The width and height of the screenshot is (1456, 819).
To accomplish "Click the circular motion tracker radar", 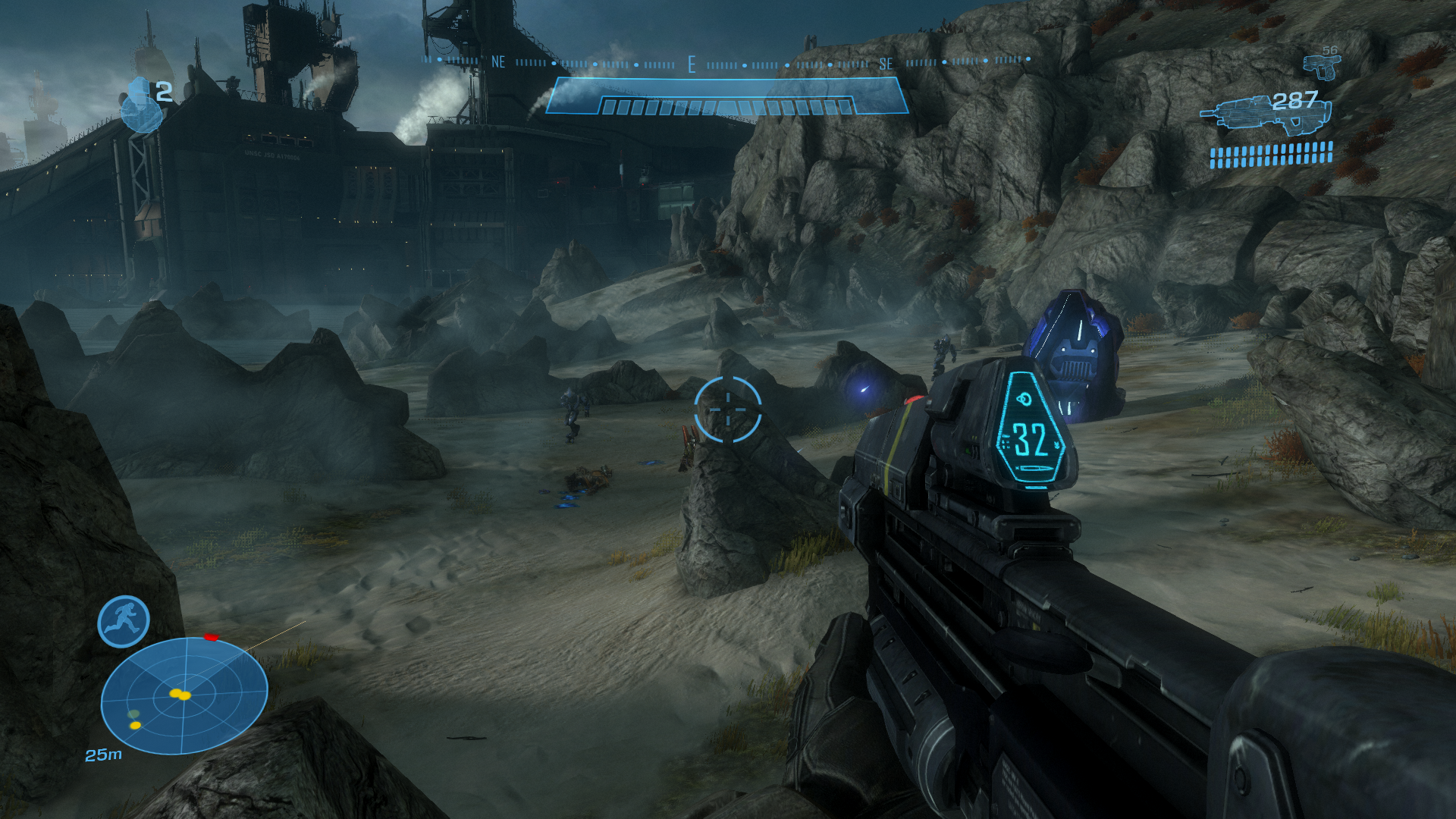I will [x=184, y=695].
